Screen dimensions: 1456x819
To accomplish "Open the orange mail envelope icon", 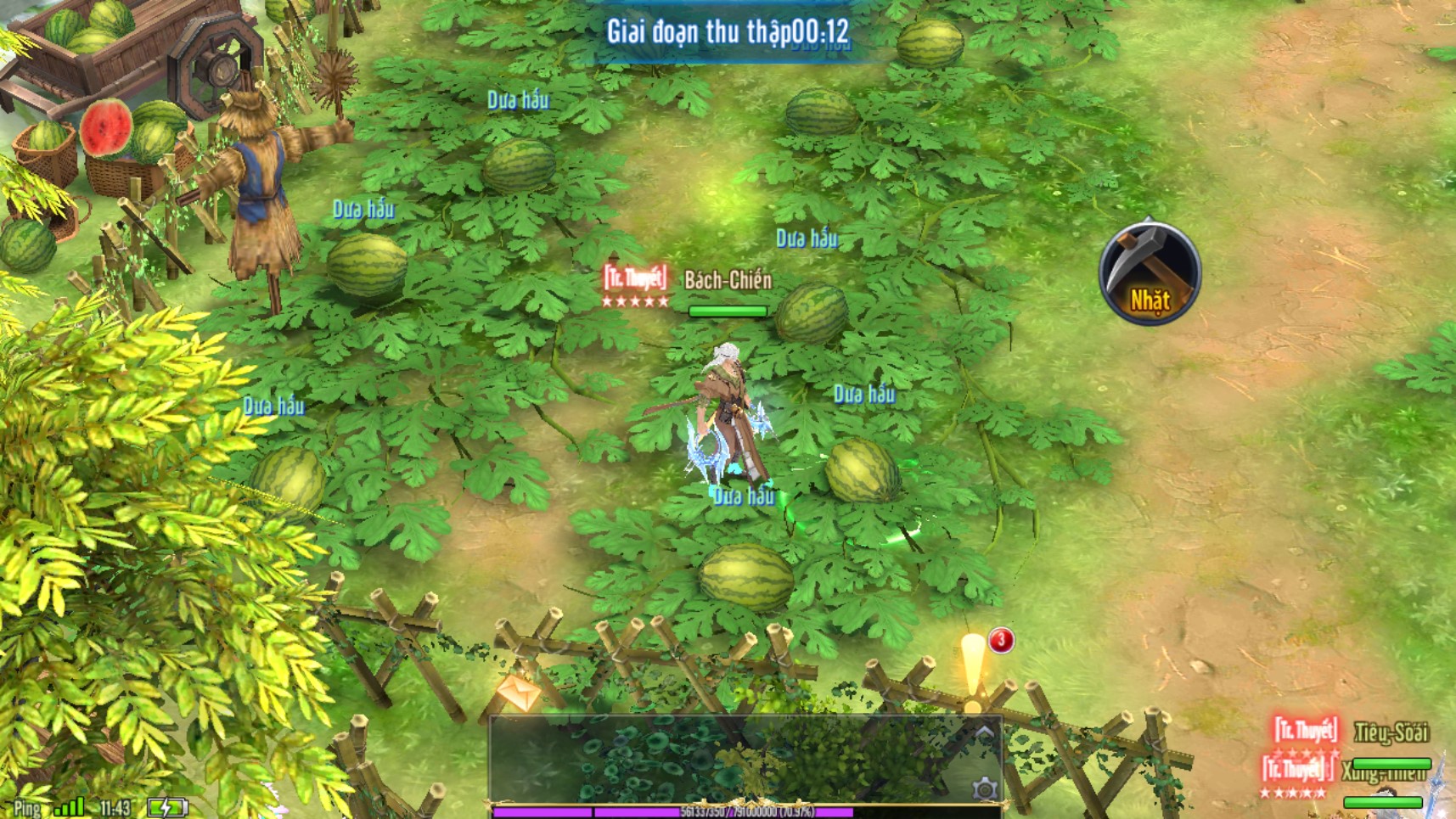I will pyautogui.click(x=519, y=692).
